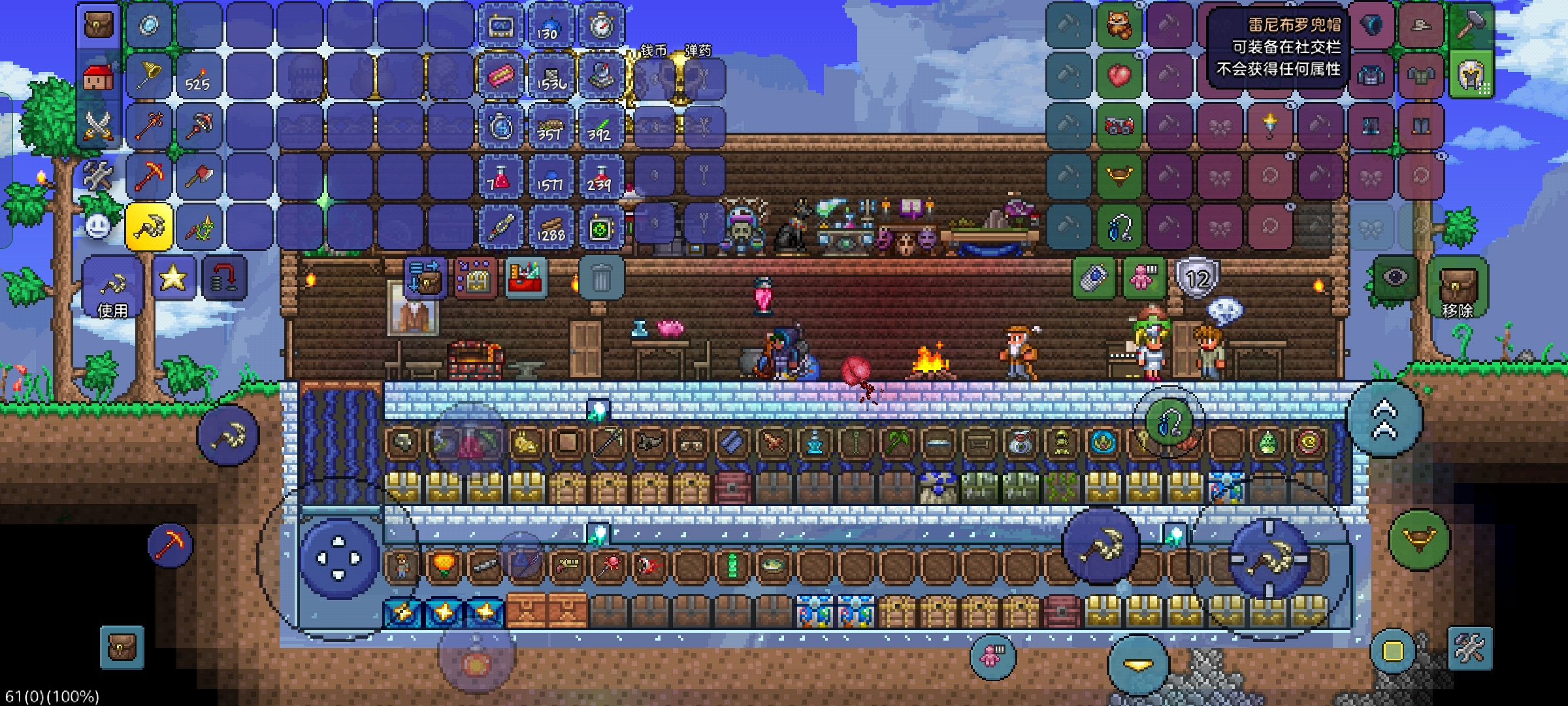
Task: Activate the quick stack to chests button
Action: coord(425,278)
